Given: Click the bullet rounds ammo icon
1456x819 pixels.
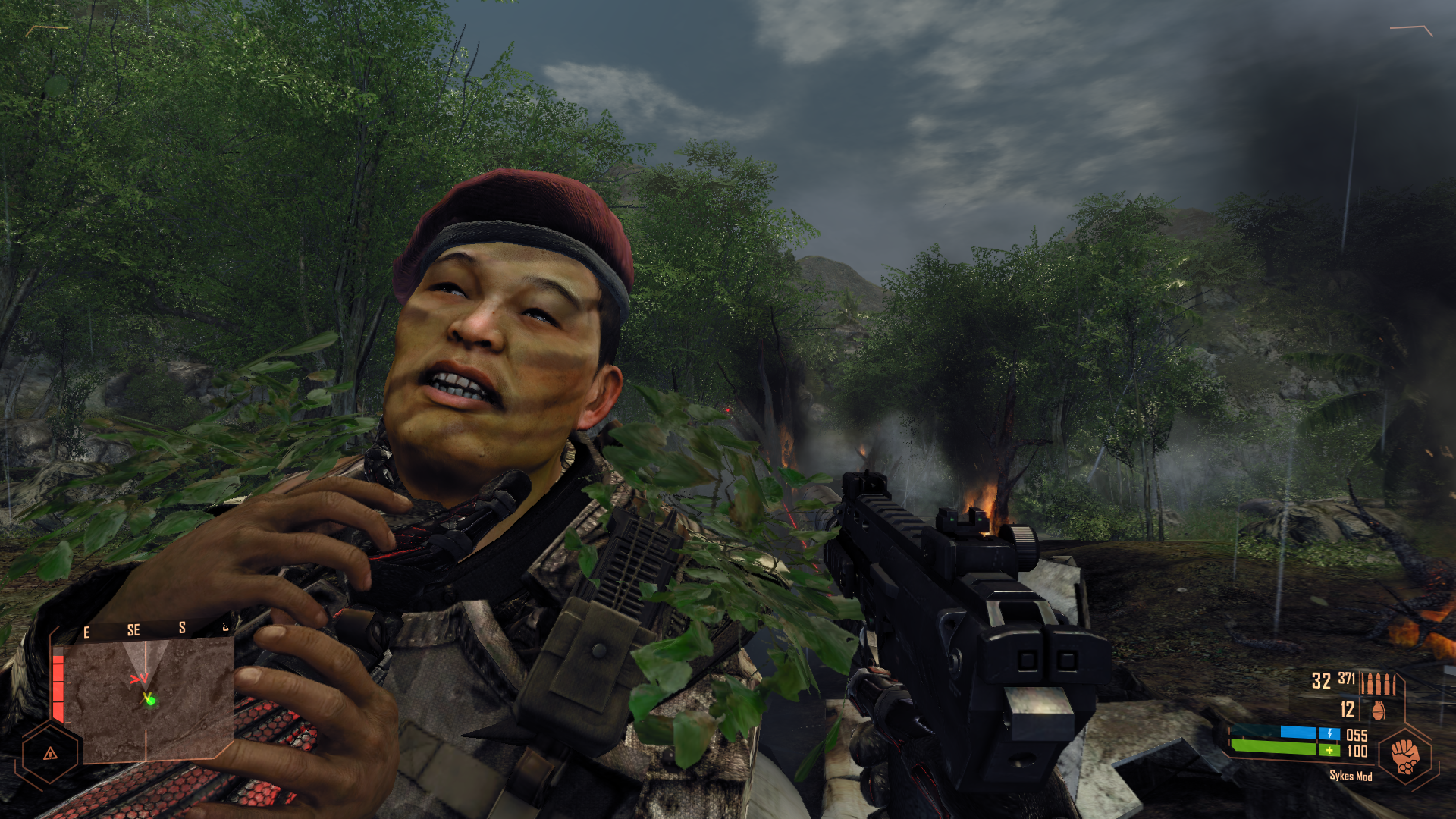Looking at the screenshot, I should pyautogui.click(x=1377, y=684).
